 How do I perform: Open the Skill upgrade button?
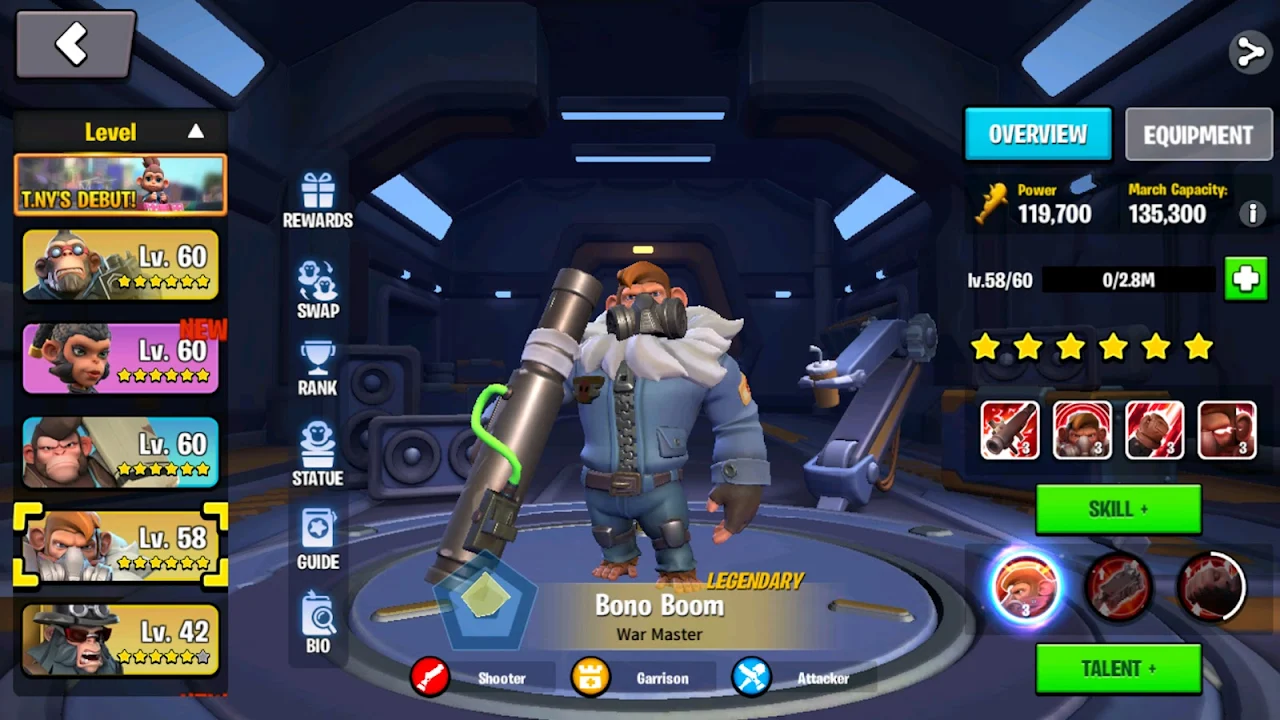coord(1118,510)
